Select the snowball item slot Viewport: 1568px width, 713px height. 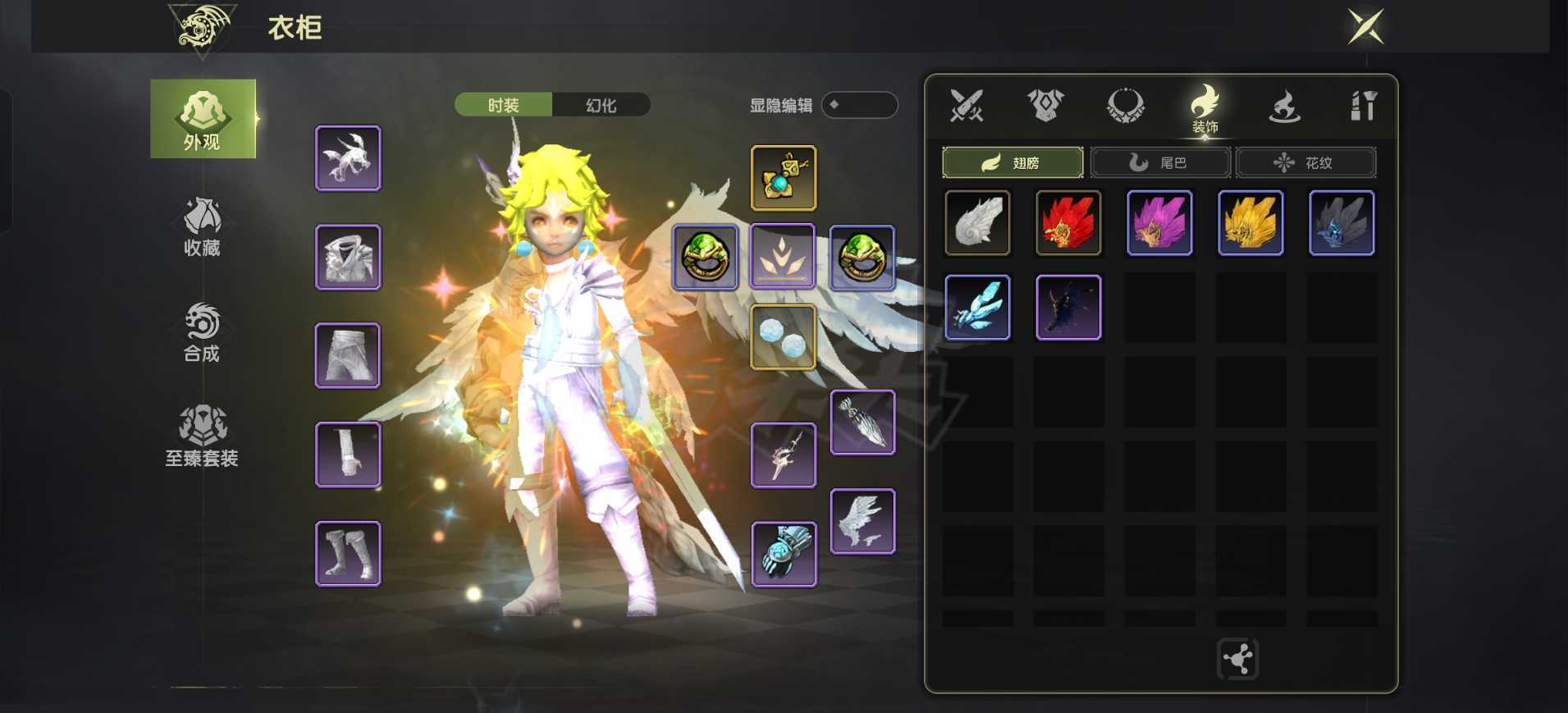click(784, 337)
